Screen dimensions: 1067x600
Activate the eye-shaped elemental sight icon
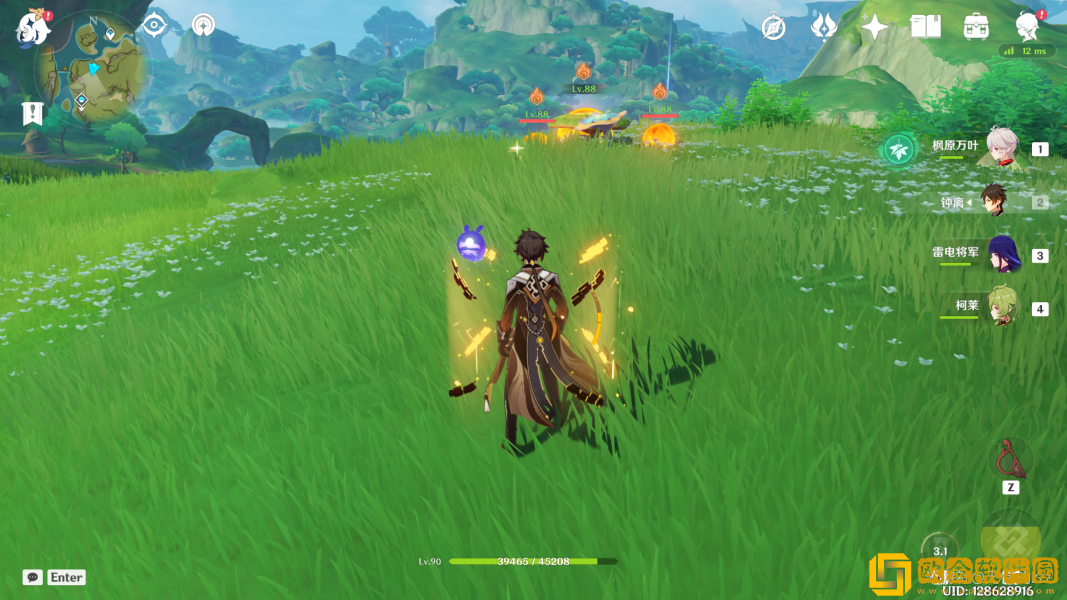154,25
